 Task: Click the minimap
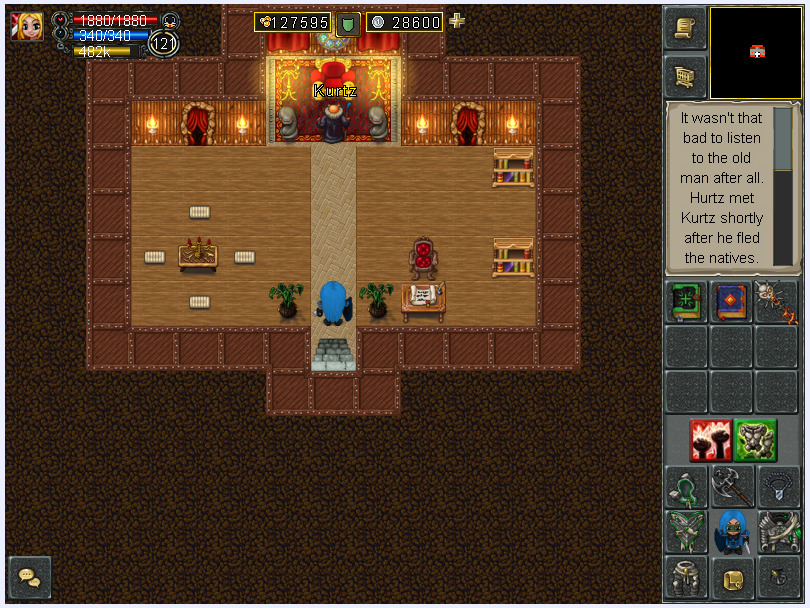[x=756, y=53]
